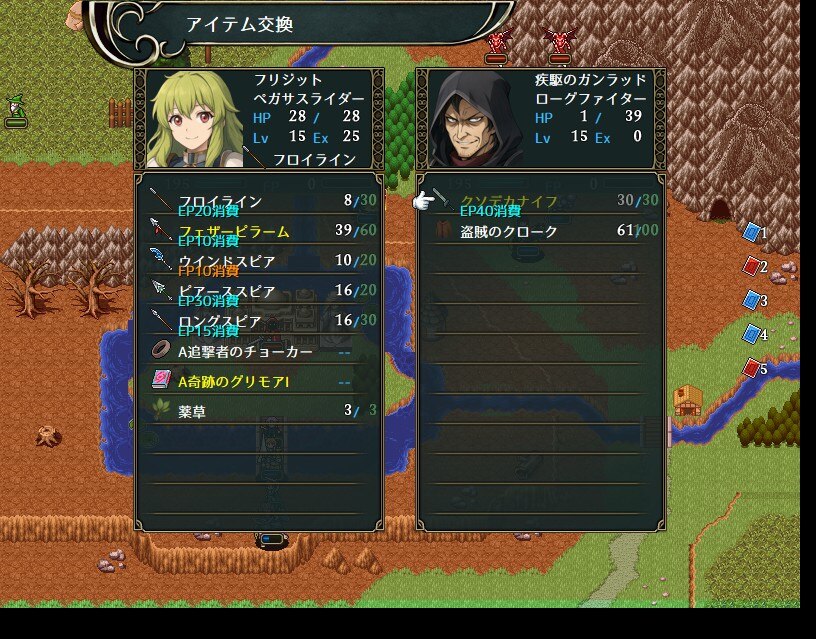Select the blue card marker numbered 3
Image resolution: width=816 pixels, height=639 pixels.
(752, 300)
